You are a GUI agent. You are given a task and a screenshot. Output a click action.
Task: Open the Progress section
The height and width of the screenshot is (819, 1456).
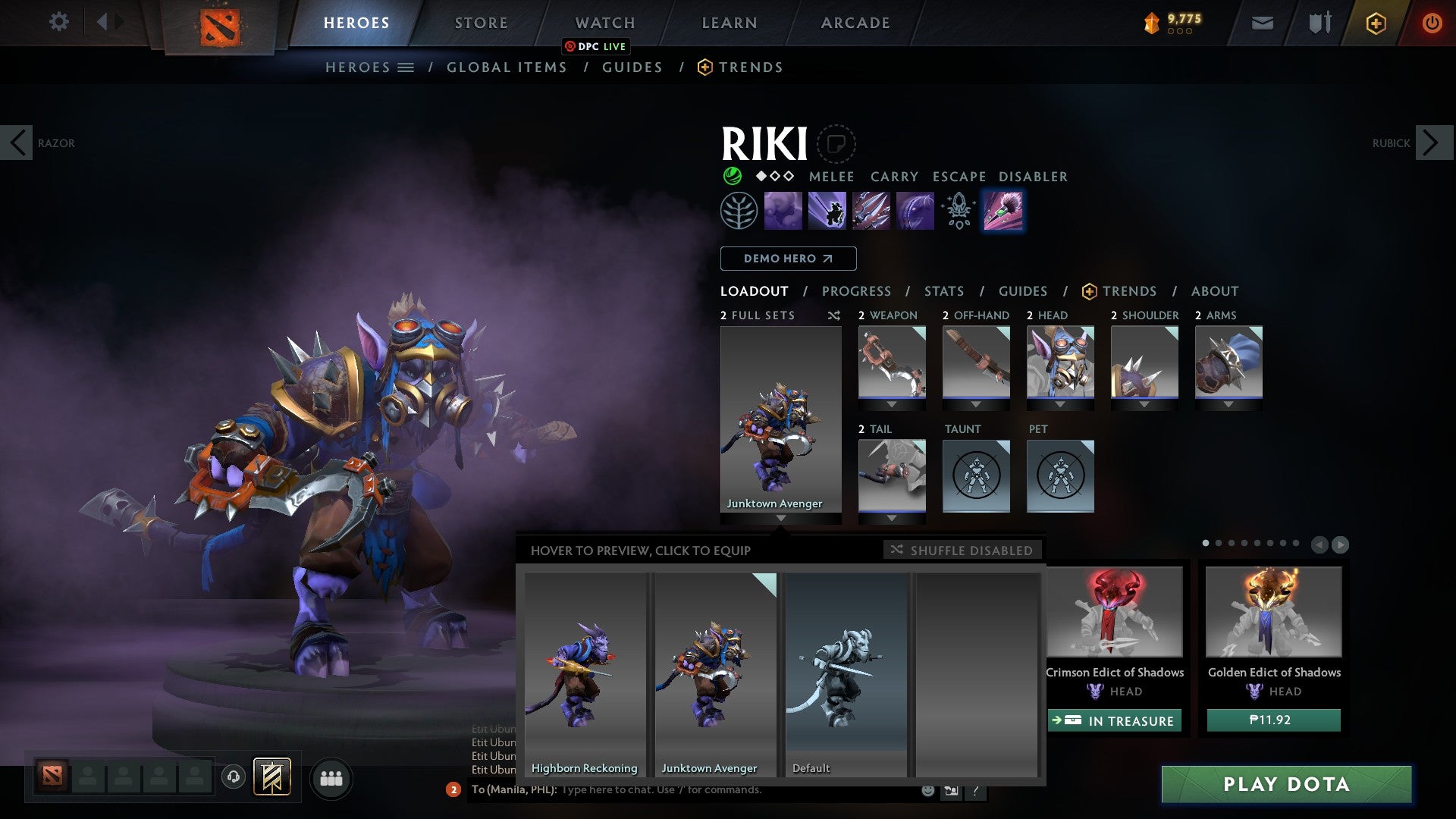[856, 291]
